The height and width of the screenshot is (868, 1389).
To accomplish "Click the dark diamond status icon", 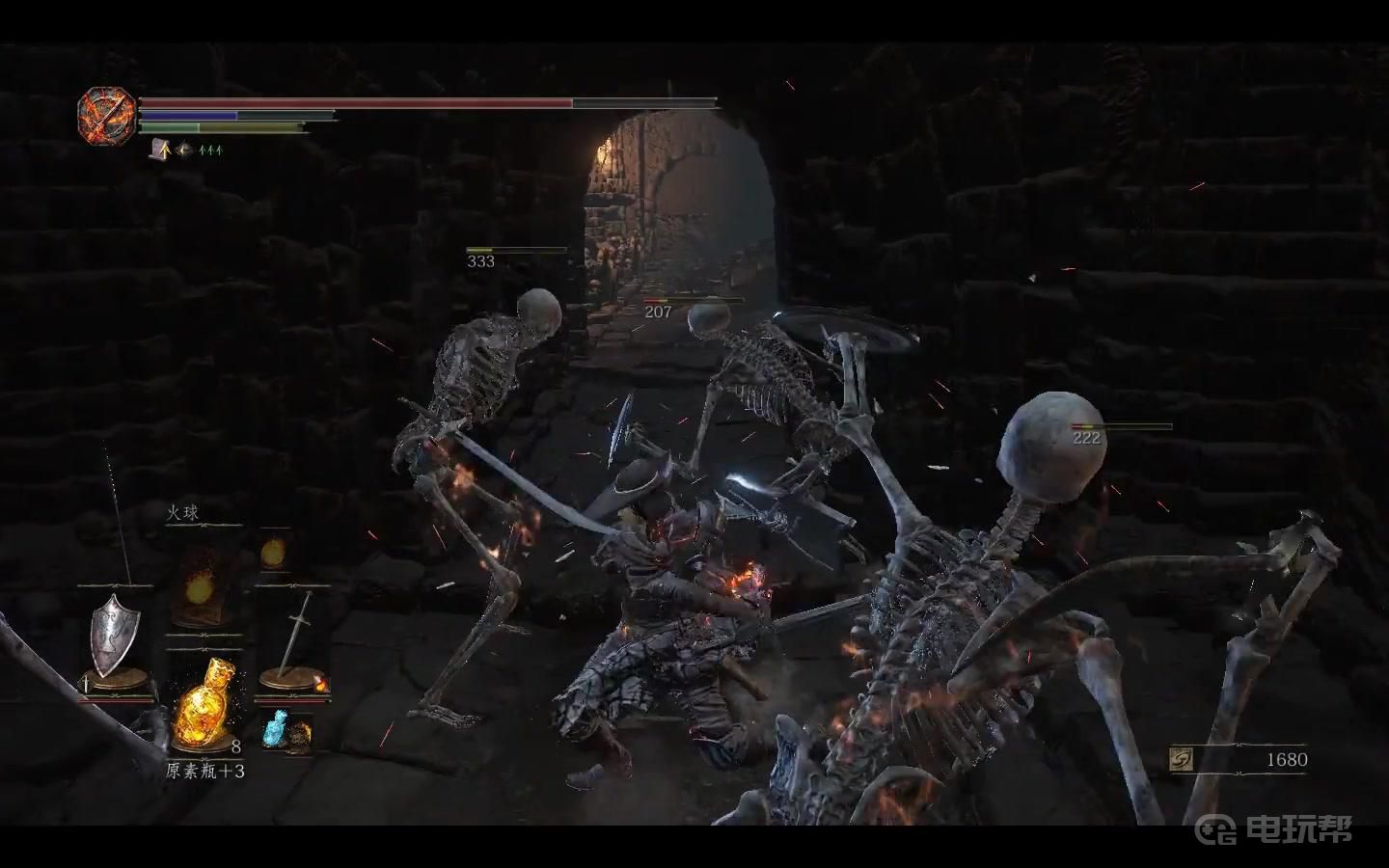I will tap(183, 149).
